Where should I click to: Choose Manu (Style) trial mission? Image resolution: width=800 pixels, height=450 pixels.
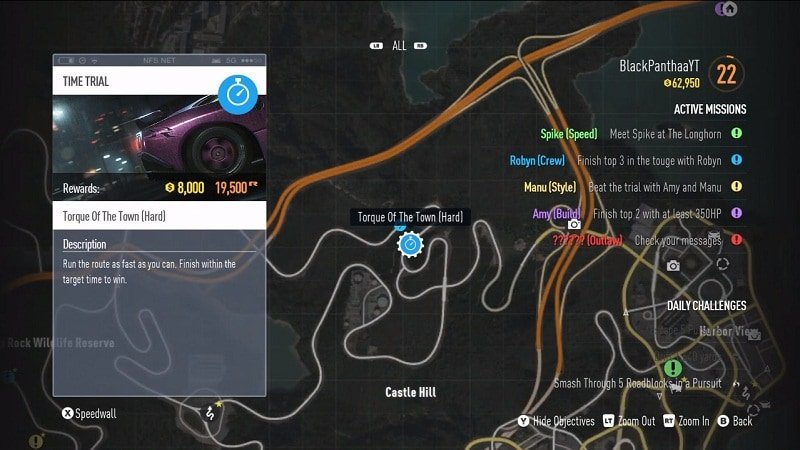pos(634,186)
